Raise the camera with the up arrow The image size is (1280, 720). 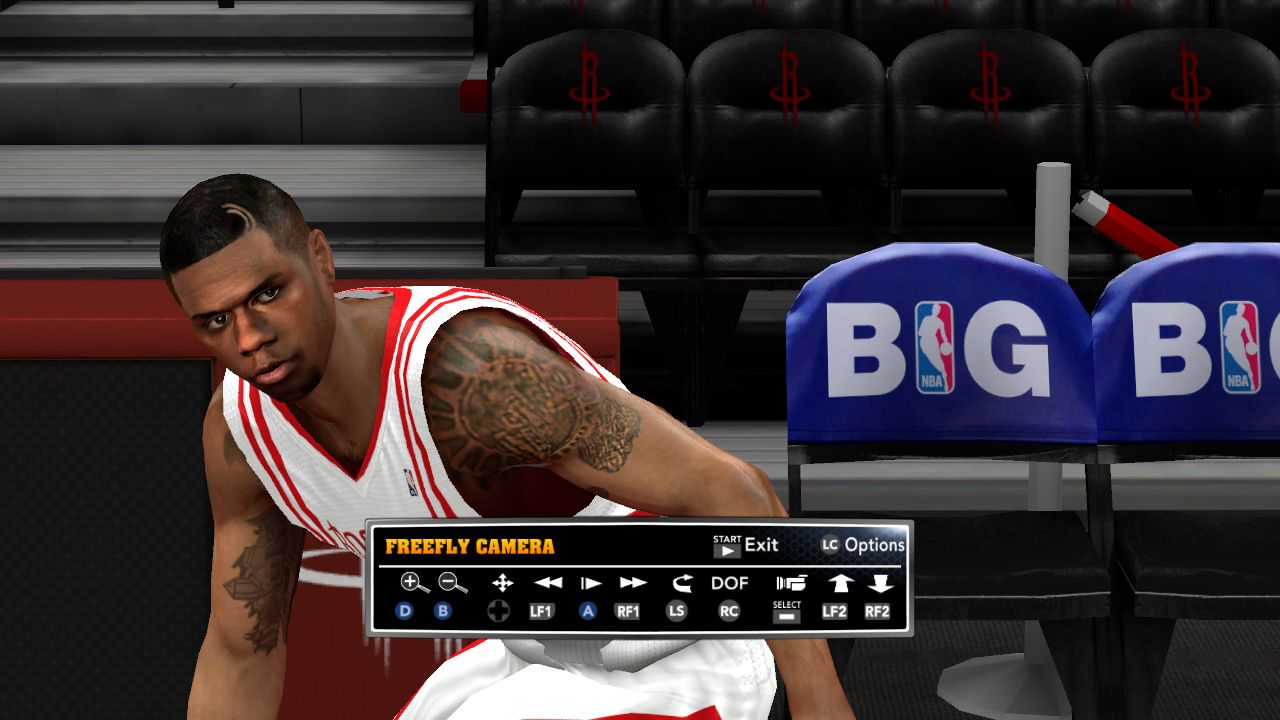pos(836,583)
